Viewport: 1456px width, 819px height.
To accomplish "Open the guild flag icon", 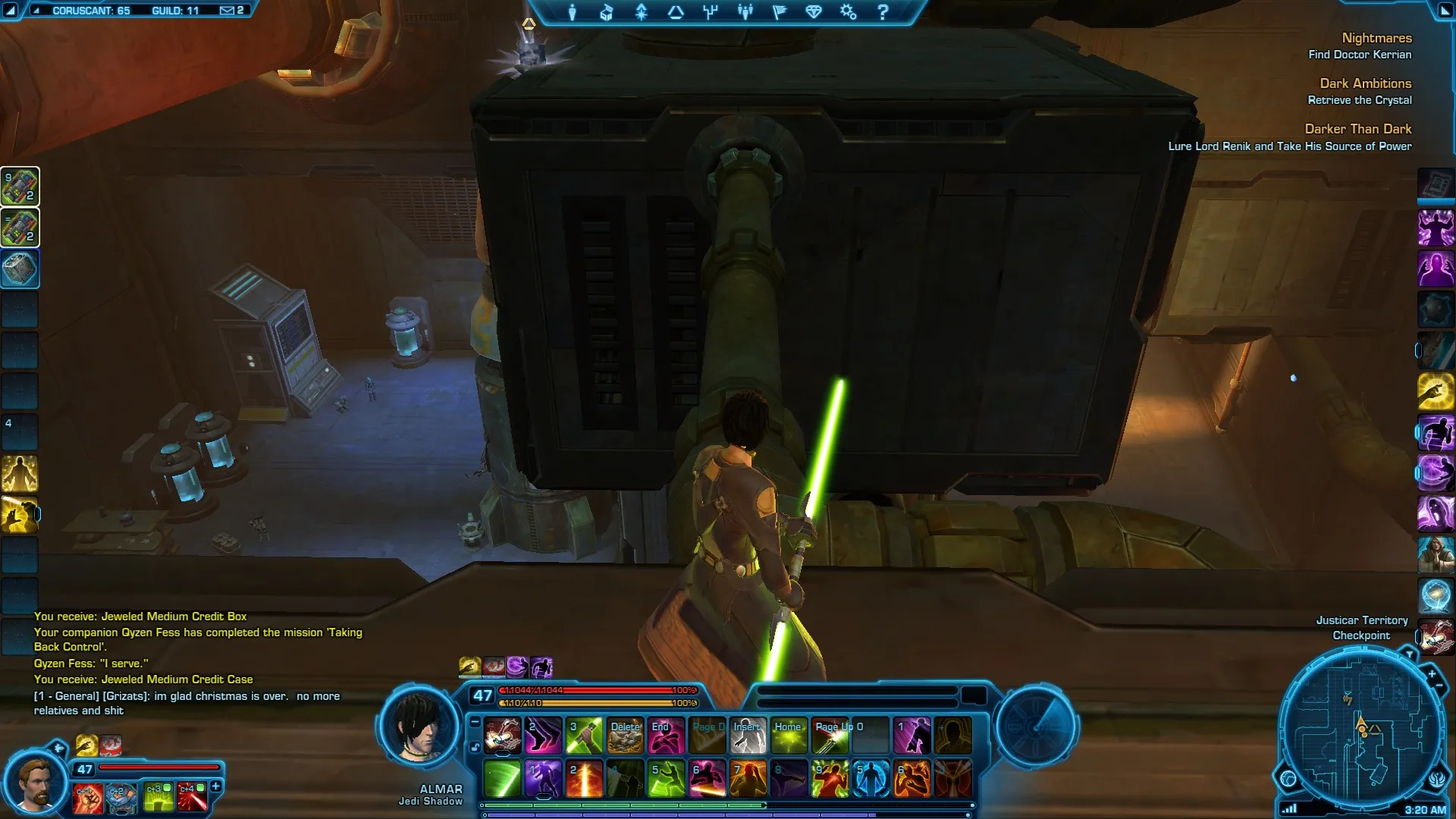I will tap(780, 12).
